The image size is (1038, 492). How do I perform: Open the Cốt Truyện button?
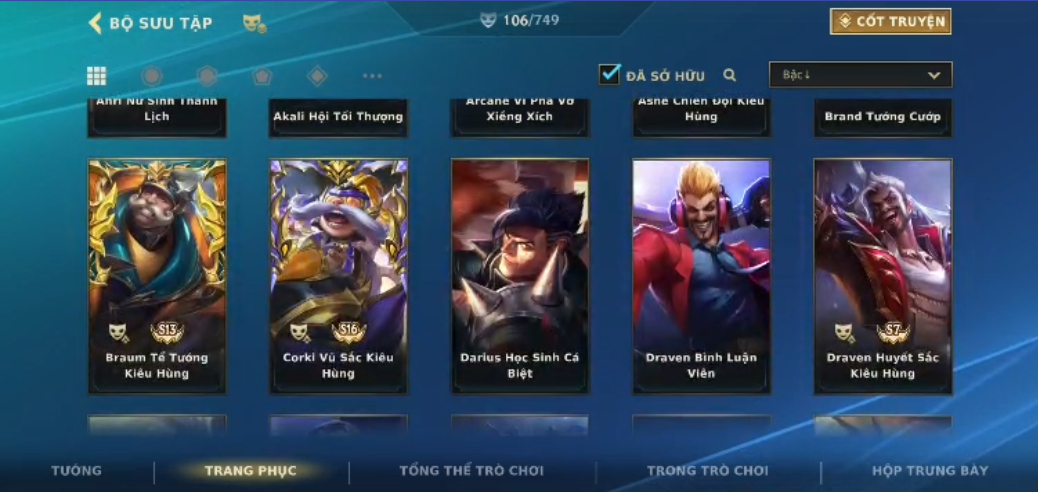(890, 21)
